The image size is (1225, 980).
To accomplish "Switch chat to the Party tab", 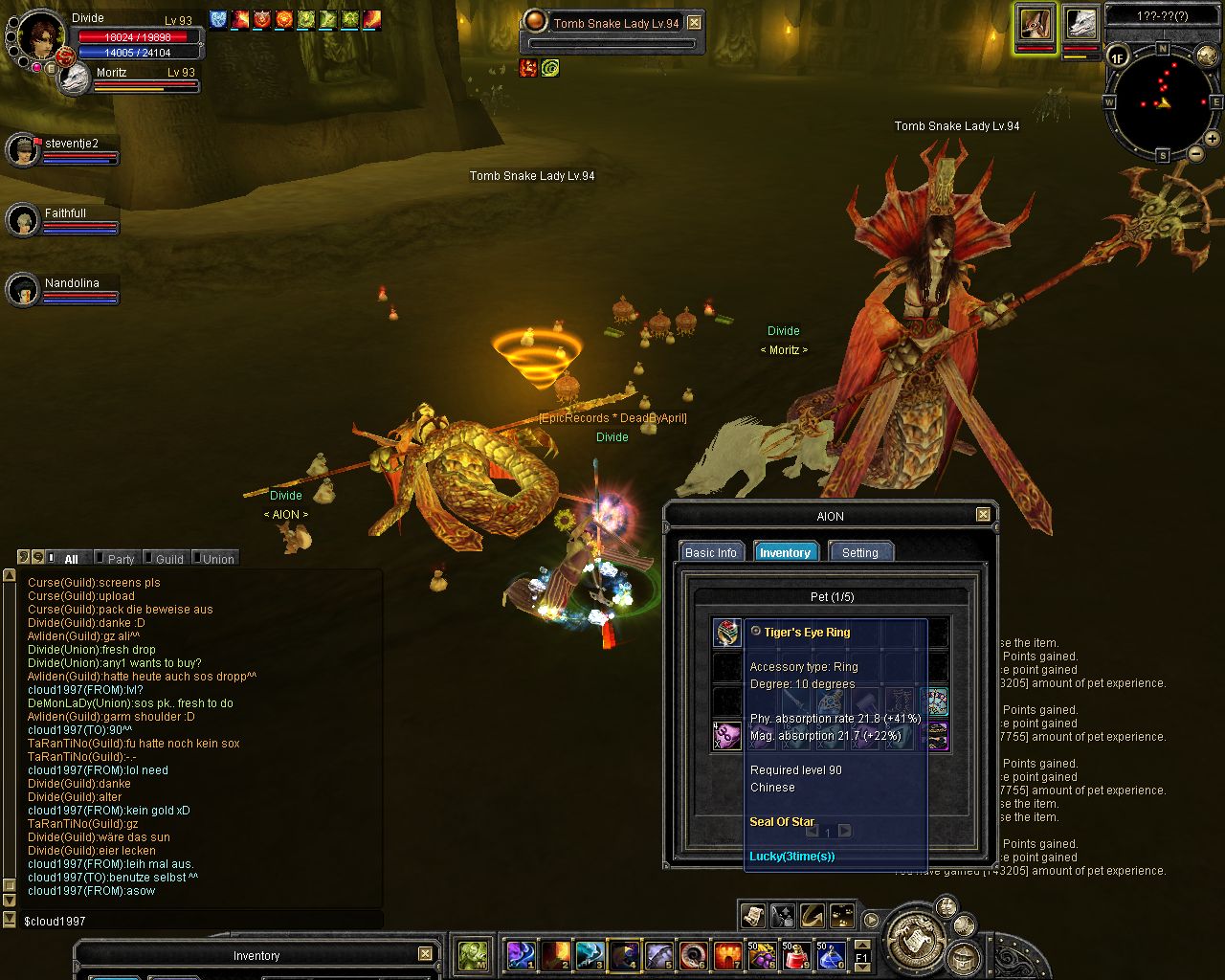I will 121,559.
